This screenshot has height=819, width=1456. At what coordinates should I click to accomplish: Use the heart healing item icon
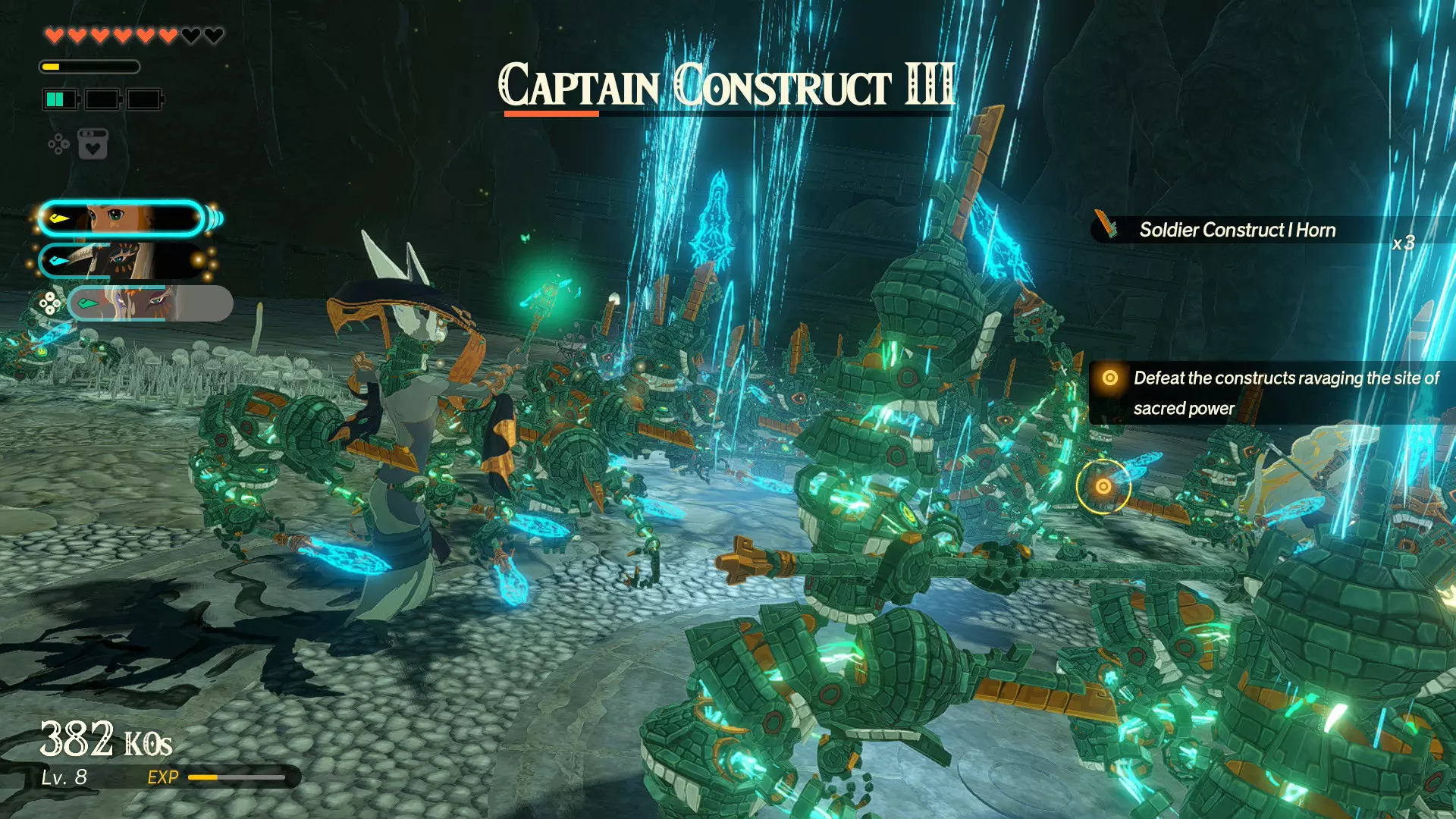93,144
